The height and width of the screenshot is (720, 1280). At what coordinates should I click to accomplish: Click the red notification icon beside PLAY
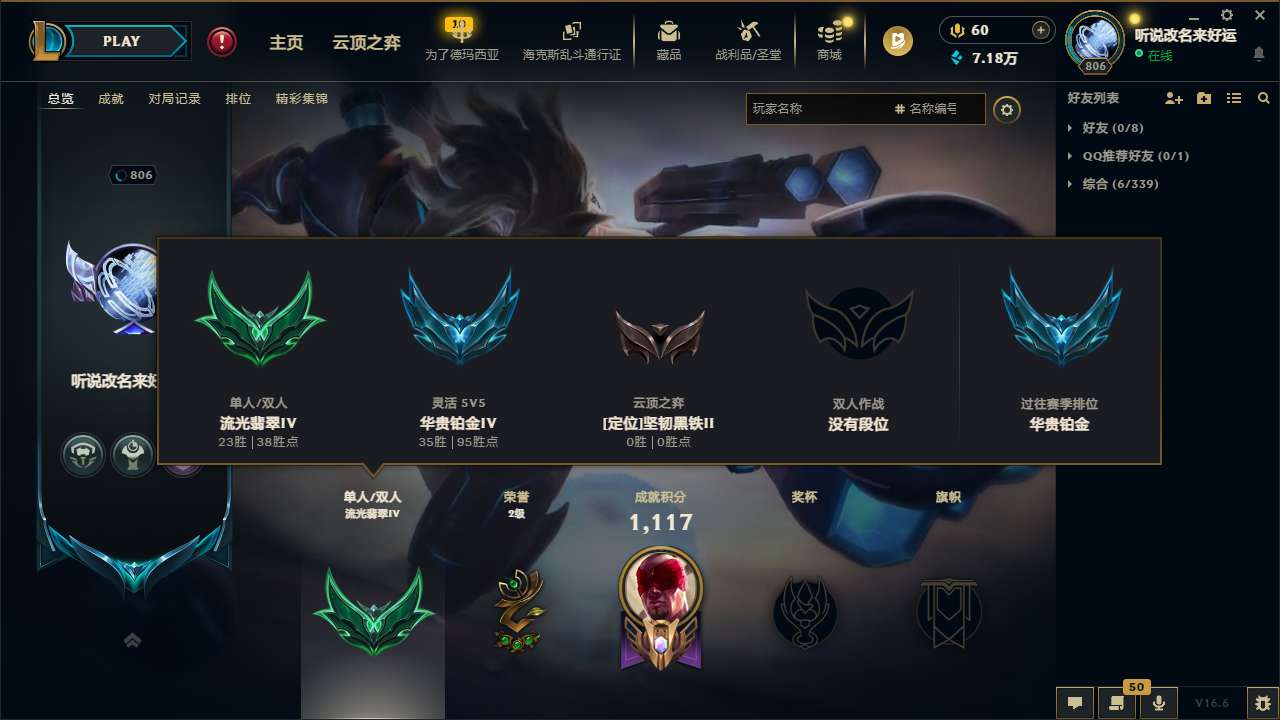(x=221, y=42)
